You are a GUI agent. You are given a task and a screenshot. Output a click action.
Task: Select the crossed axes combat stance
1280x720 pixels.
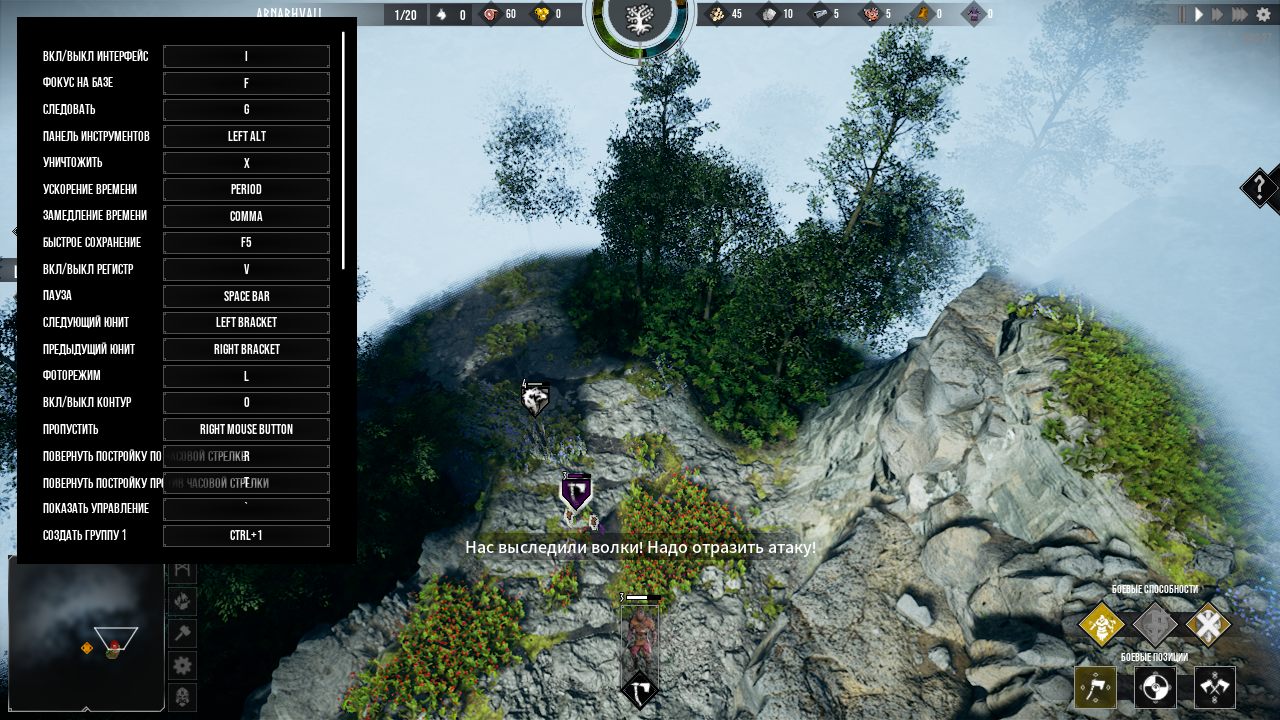[1215, 687]
